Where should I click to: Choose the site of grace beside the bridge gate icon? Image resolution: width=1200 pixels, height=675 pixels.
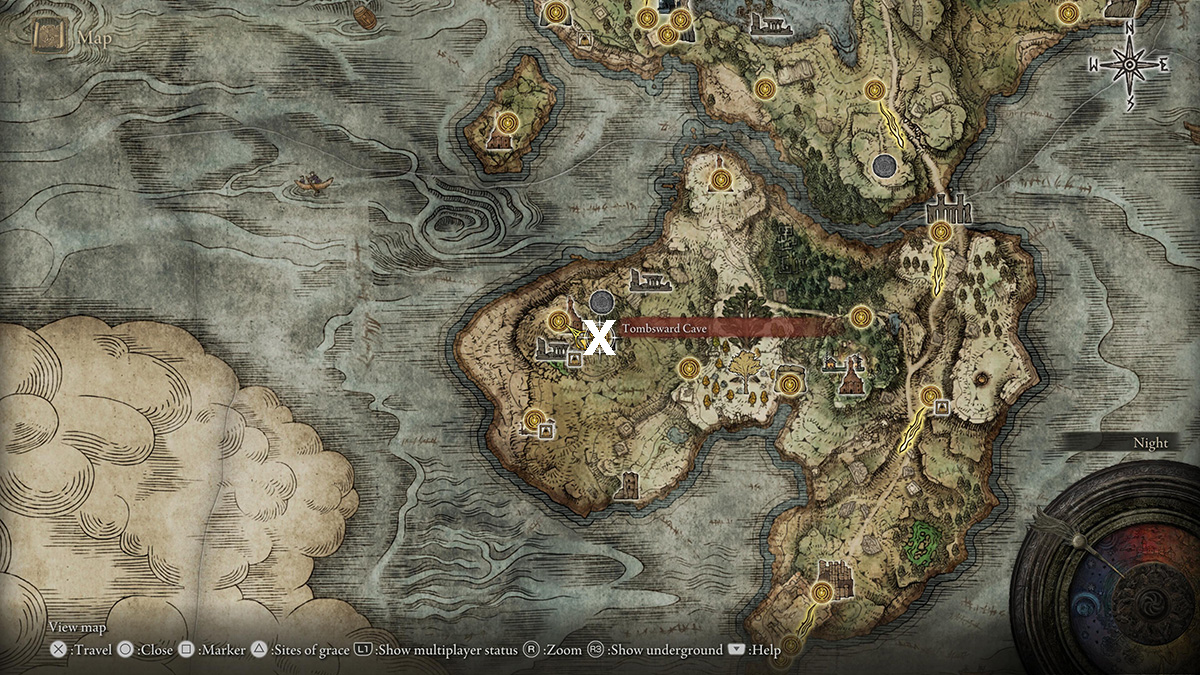click(940, 233)
